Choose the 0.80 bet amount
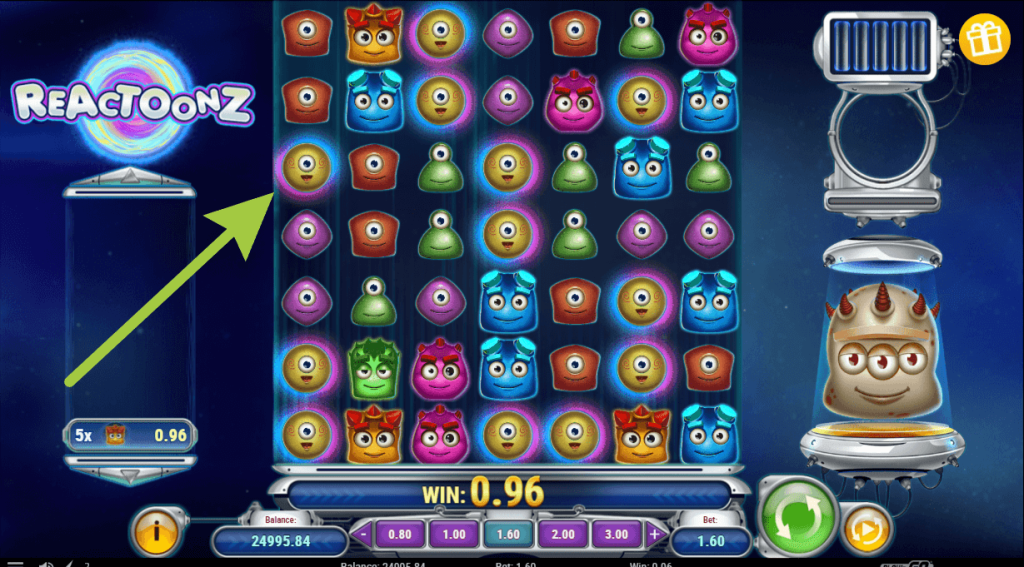Viewport: 1024px width, 567px height. 400,534
